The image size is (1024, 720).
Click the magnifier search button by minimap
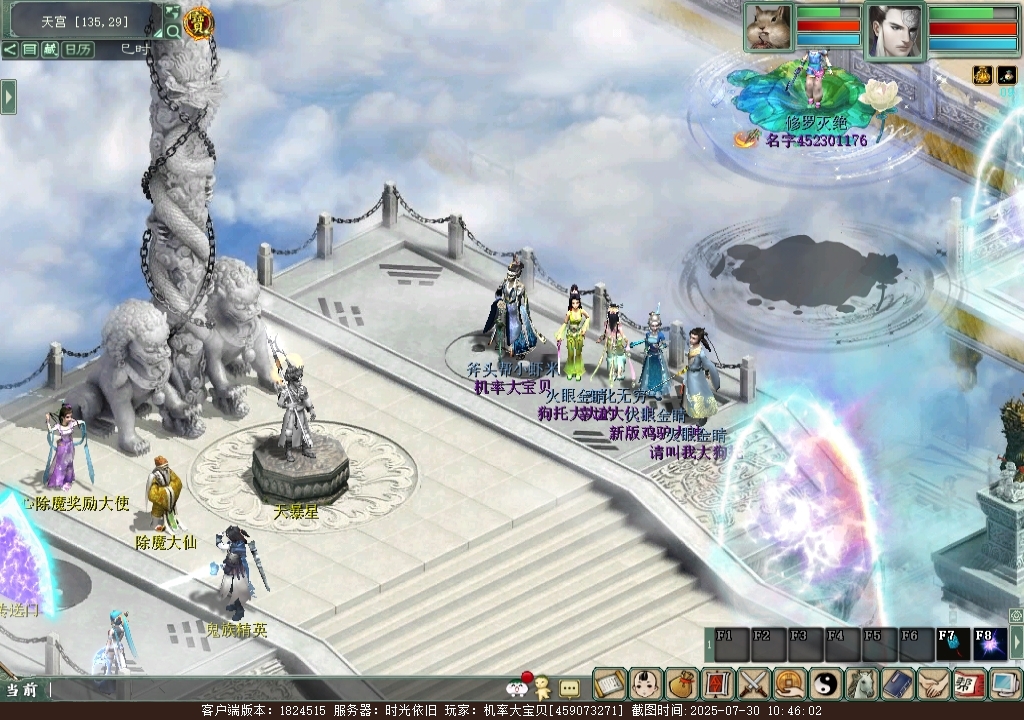tap(173, 31)
